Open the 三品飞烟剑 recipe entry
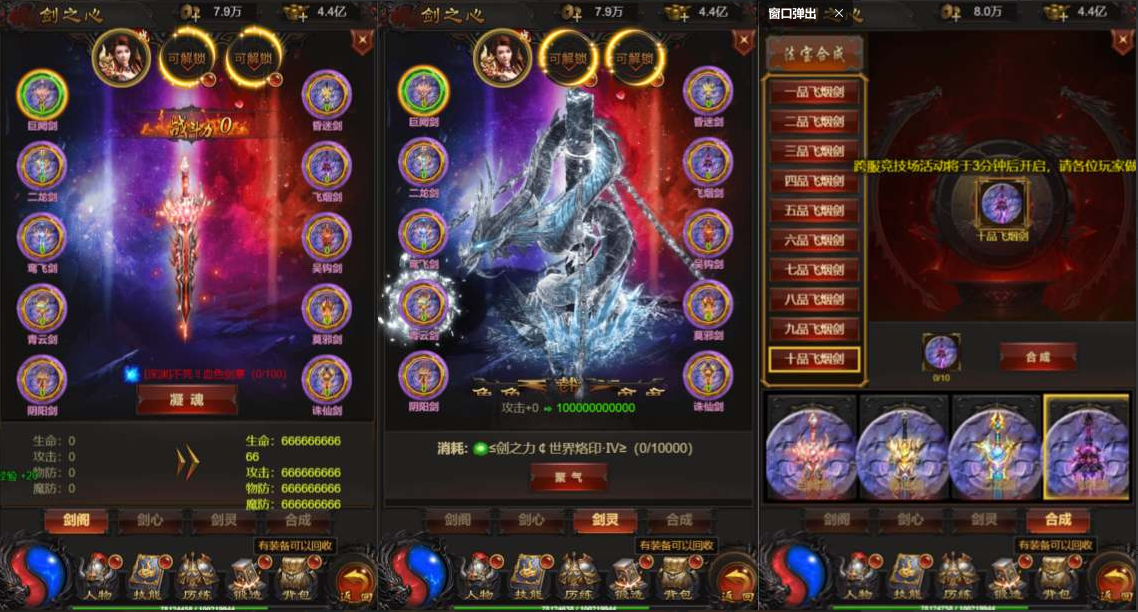 [814, 152]
